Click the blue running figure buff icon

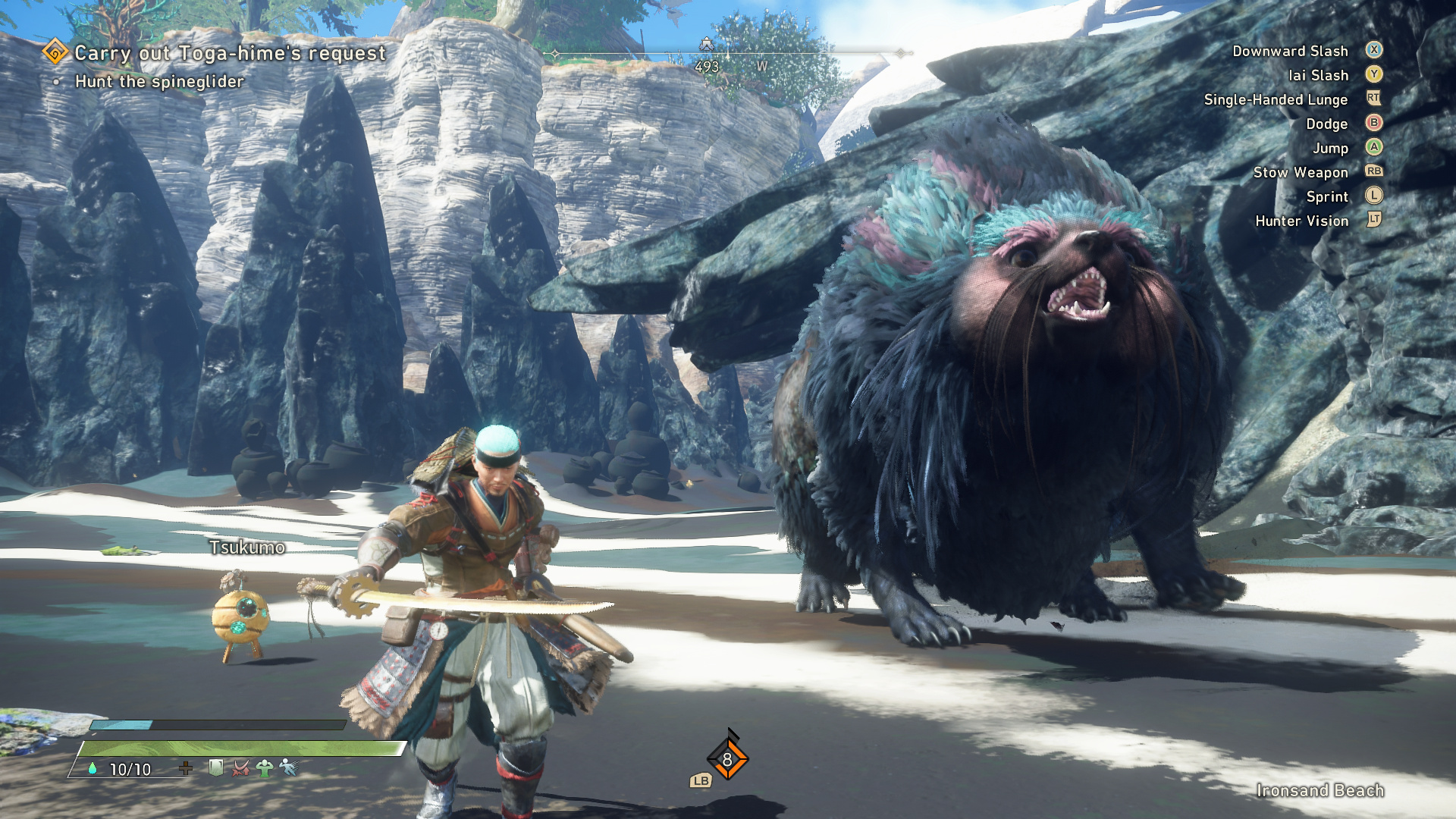pyautogui.click(x=289, y=768)
